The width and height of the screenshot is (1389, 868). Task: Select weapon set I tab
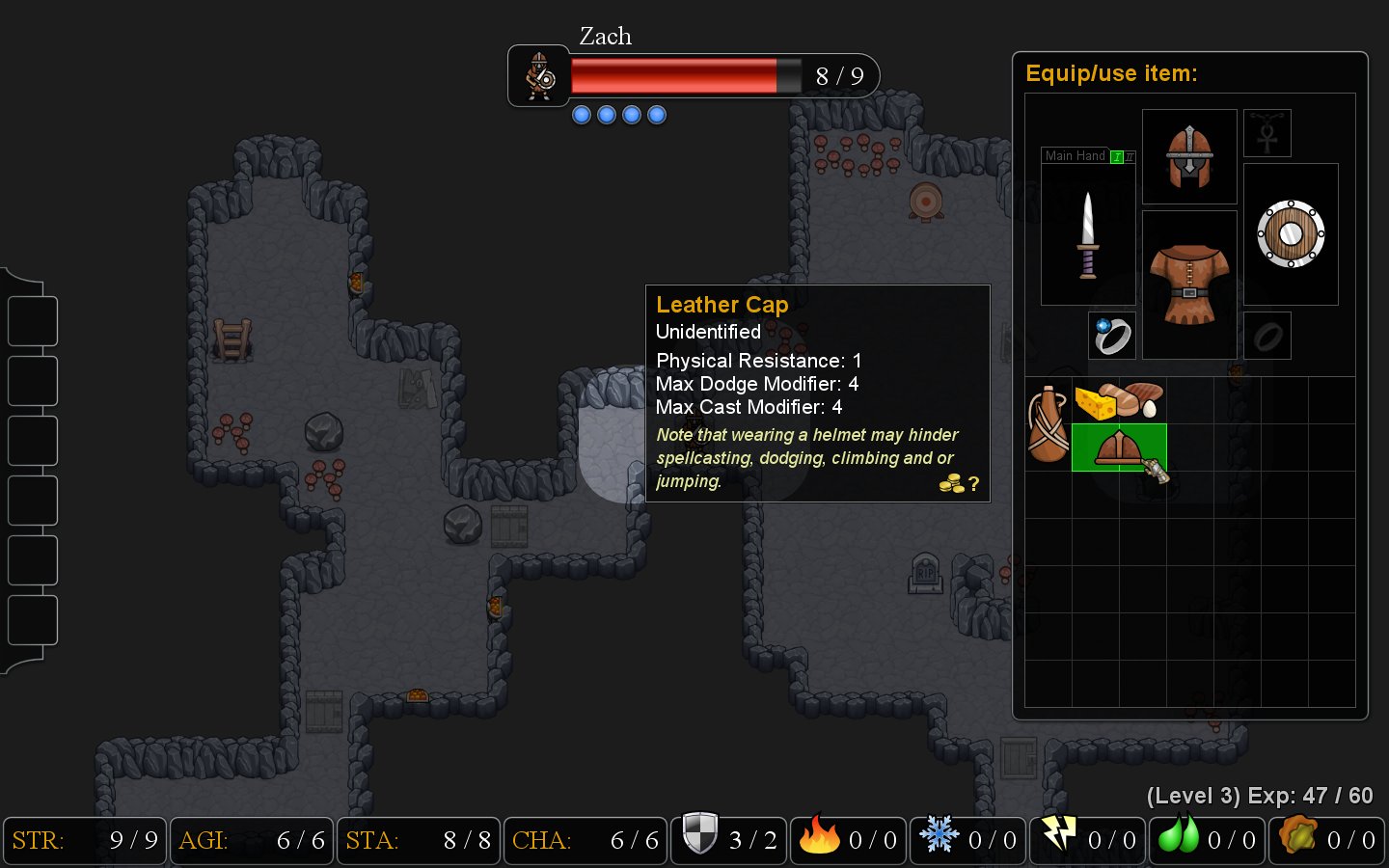pyautogui.click(x=1117, y=156)
